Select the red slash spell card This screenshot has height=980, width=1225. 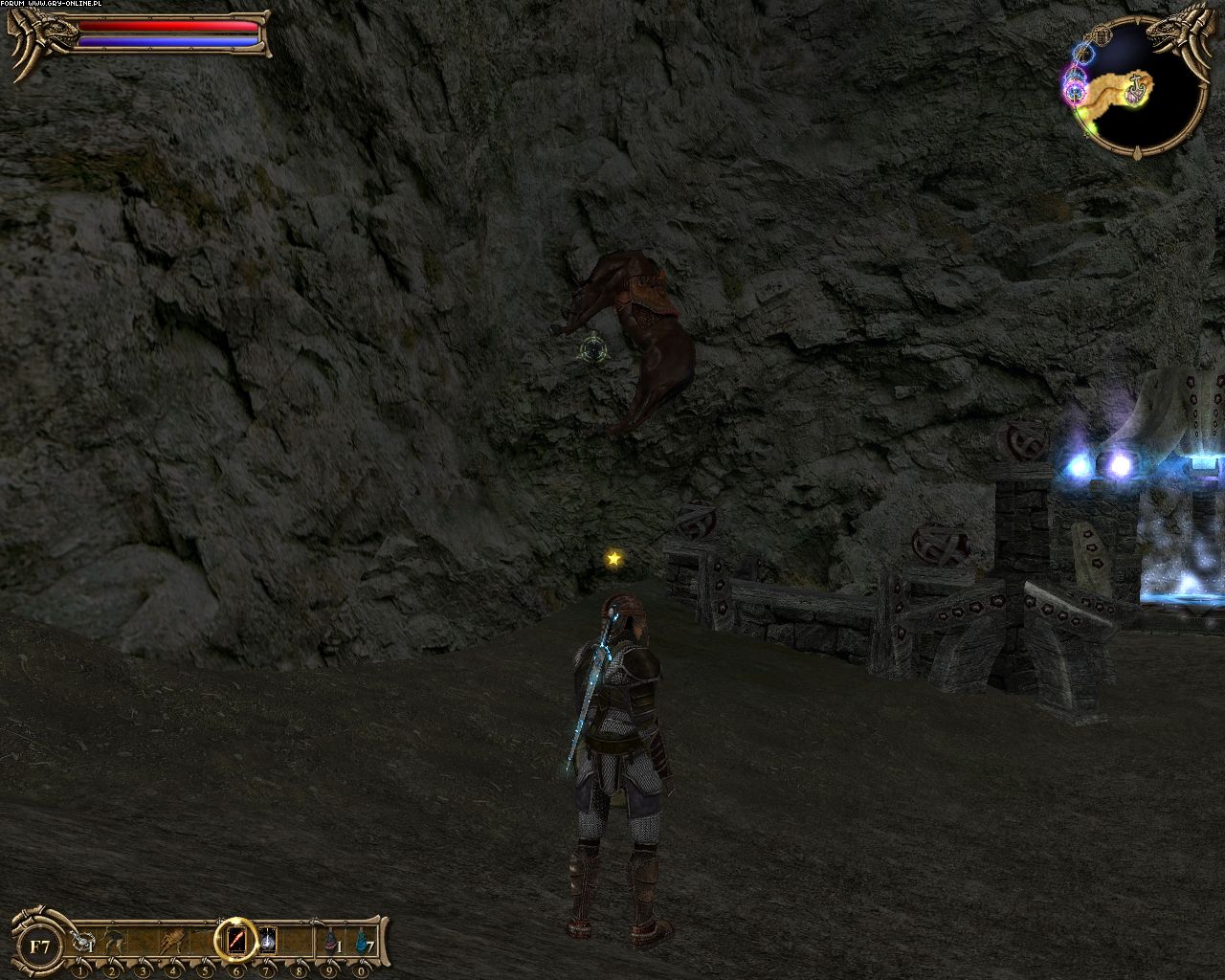point(235,943)
